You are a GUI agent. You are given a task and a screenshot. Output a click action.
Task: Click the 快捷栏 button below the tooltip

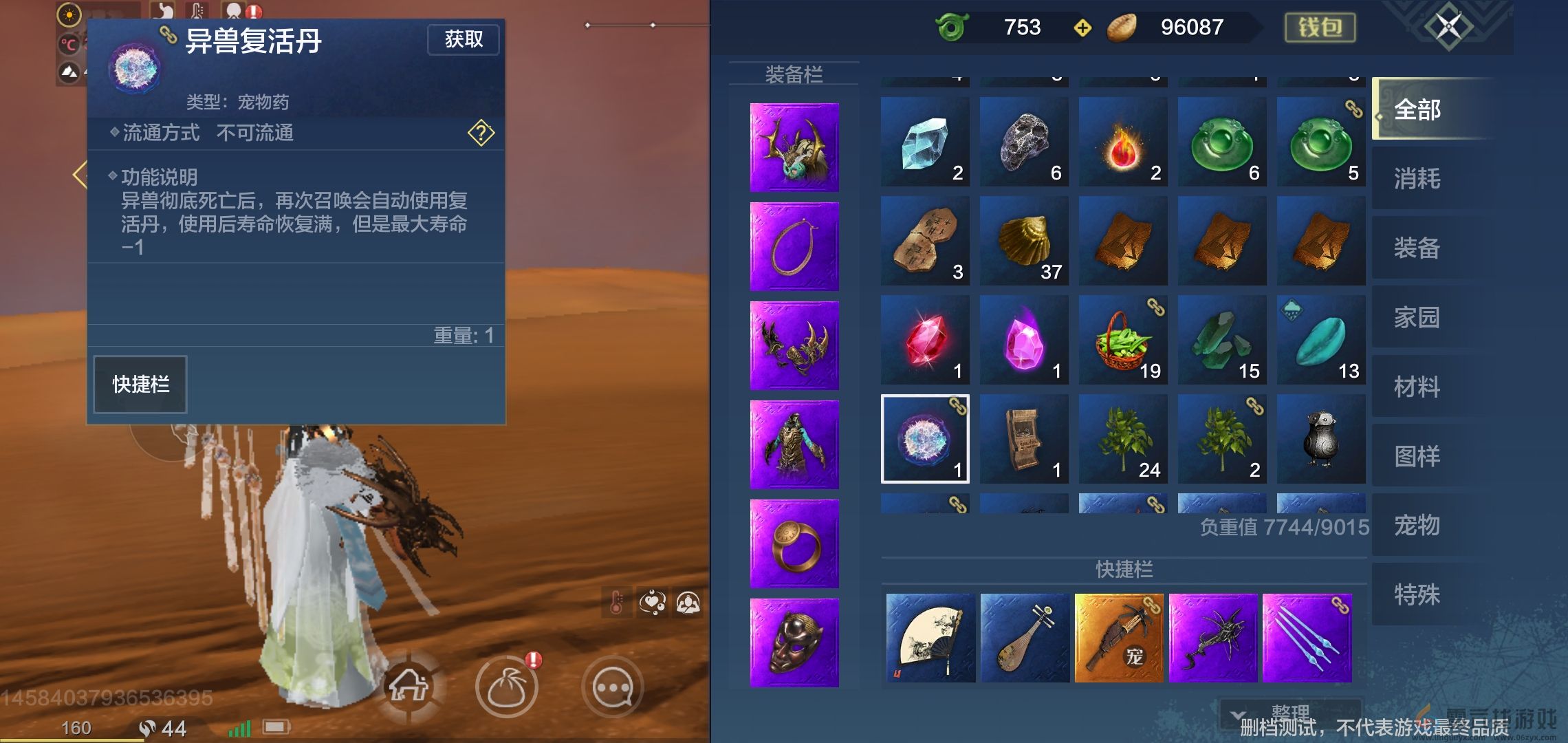tap(140, 384)
